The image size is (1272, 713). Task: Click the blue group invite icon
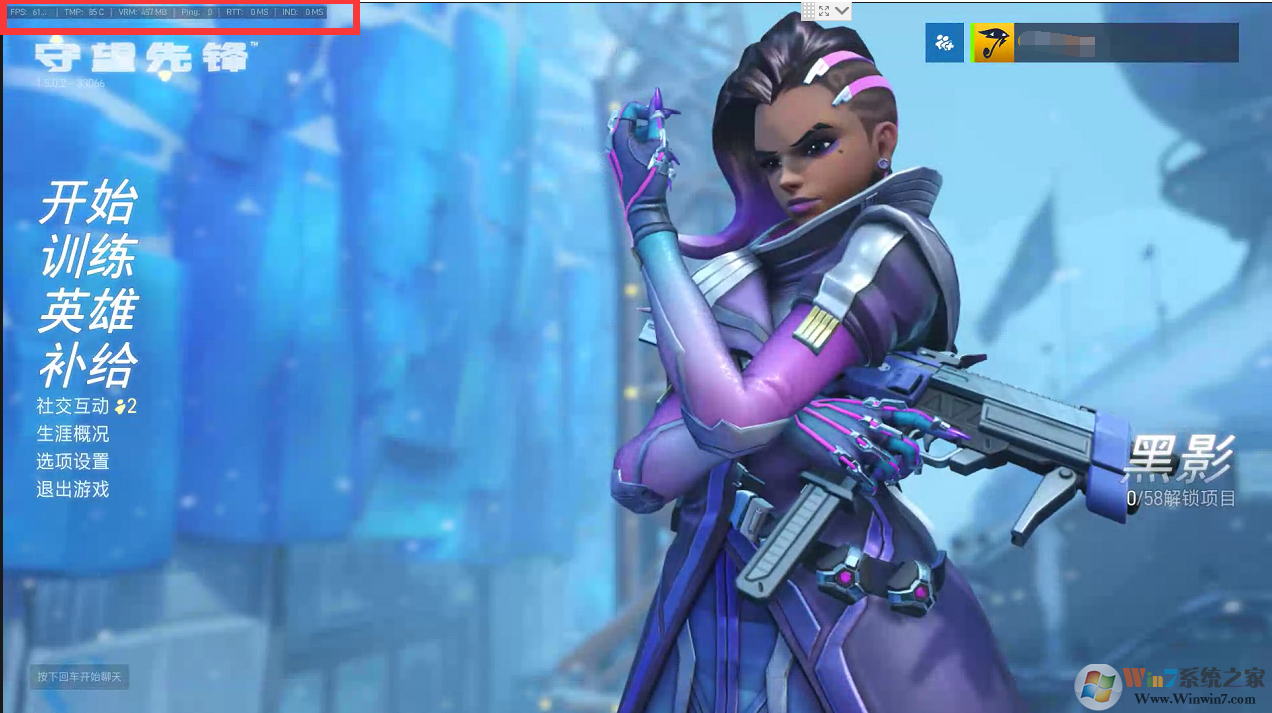point(944,43)
